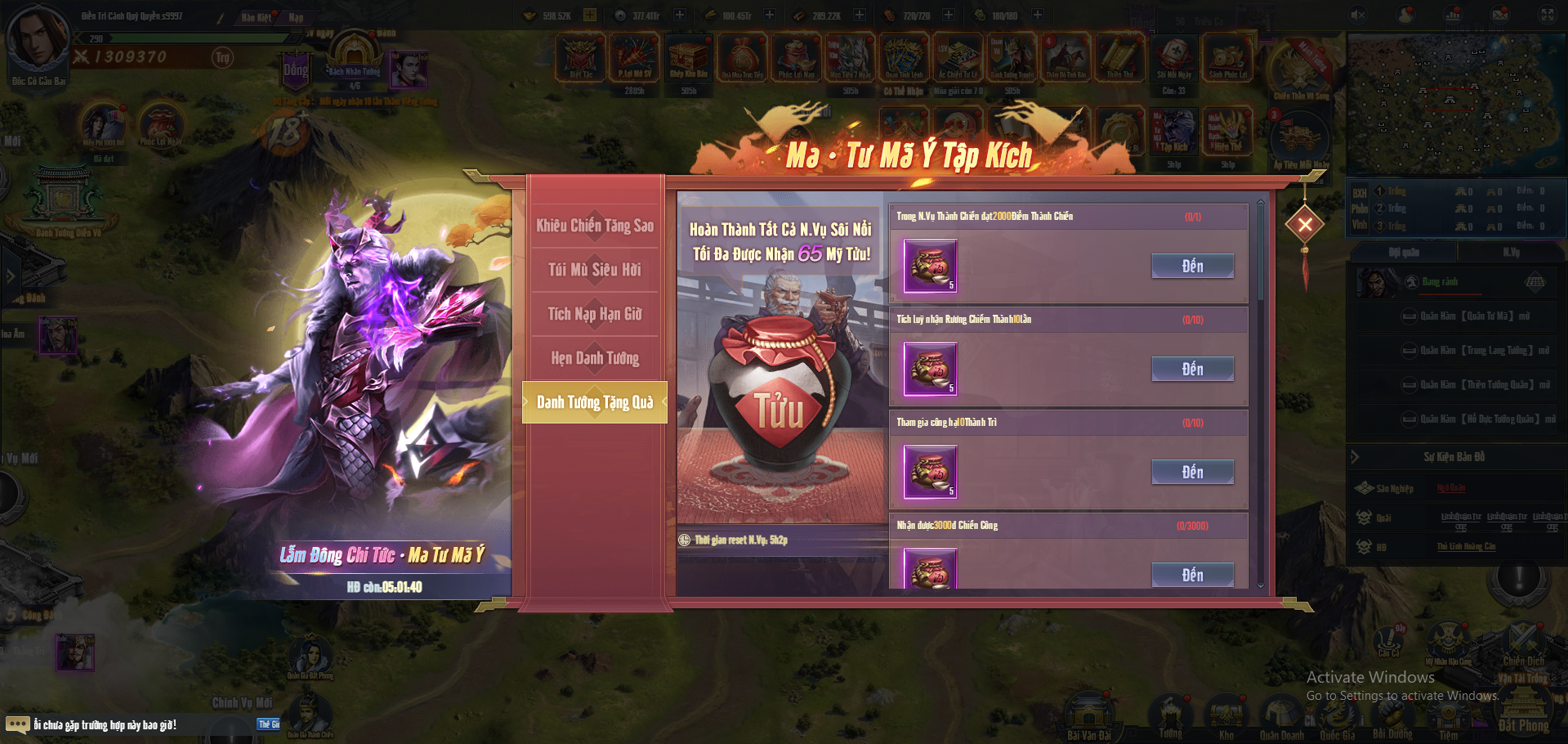Select the wine reward icon for Thành Chiến task
The image size is (1568, 744).
pyautogui.click(x=930, y=267)
